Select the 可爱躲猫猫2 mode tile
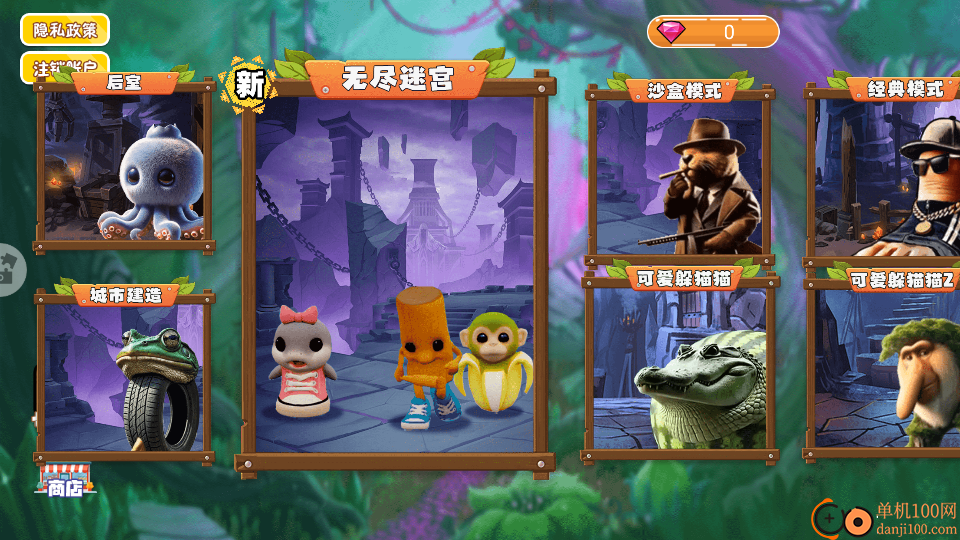Viewport: 960px width, 540px height. [x=887, y=366]
